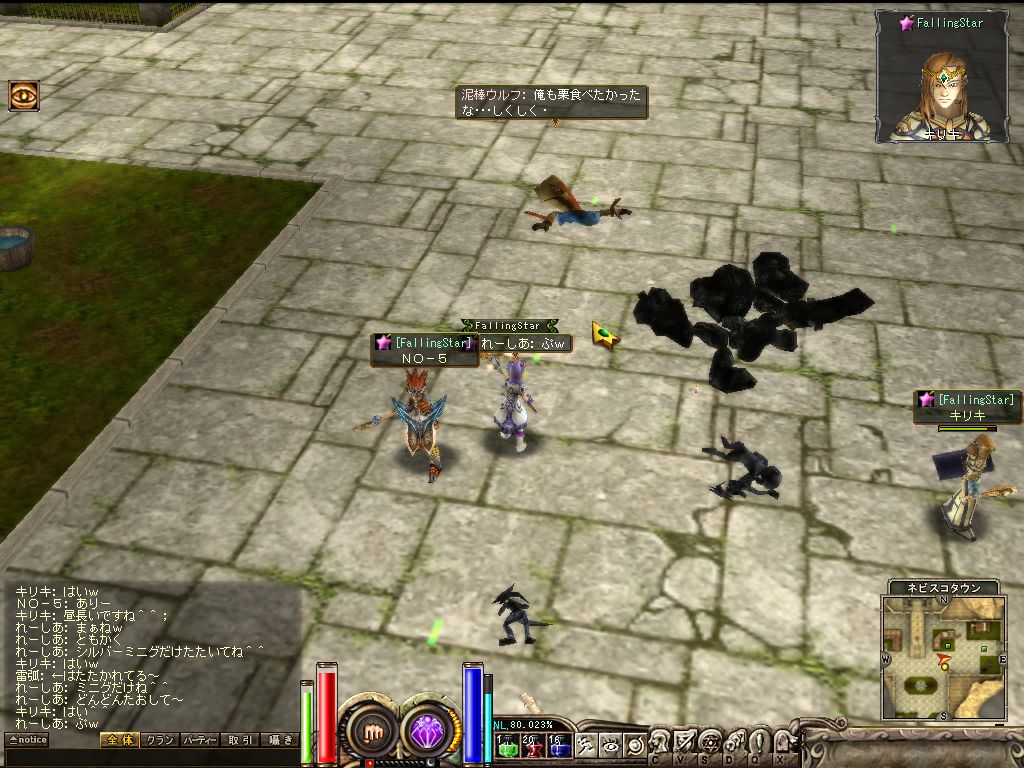Select the クラン chat tab
Screen dimensions: 1024x768
point(158,740)
